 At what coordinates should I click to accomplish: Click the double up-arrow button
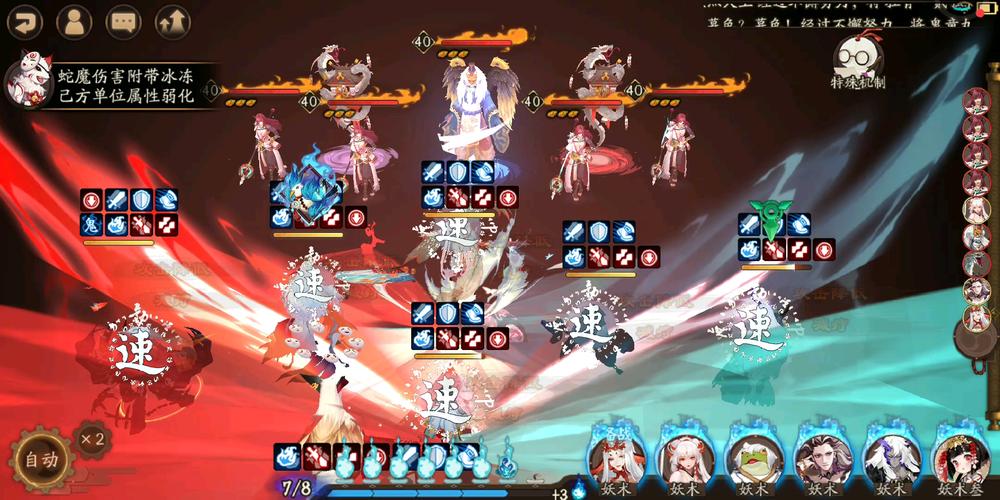[x=172, y=21]
